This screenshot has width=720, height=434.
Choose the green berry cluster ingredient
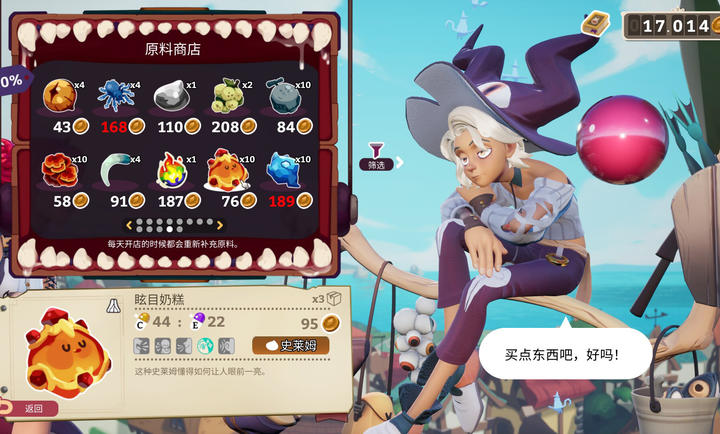(227, 96)
